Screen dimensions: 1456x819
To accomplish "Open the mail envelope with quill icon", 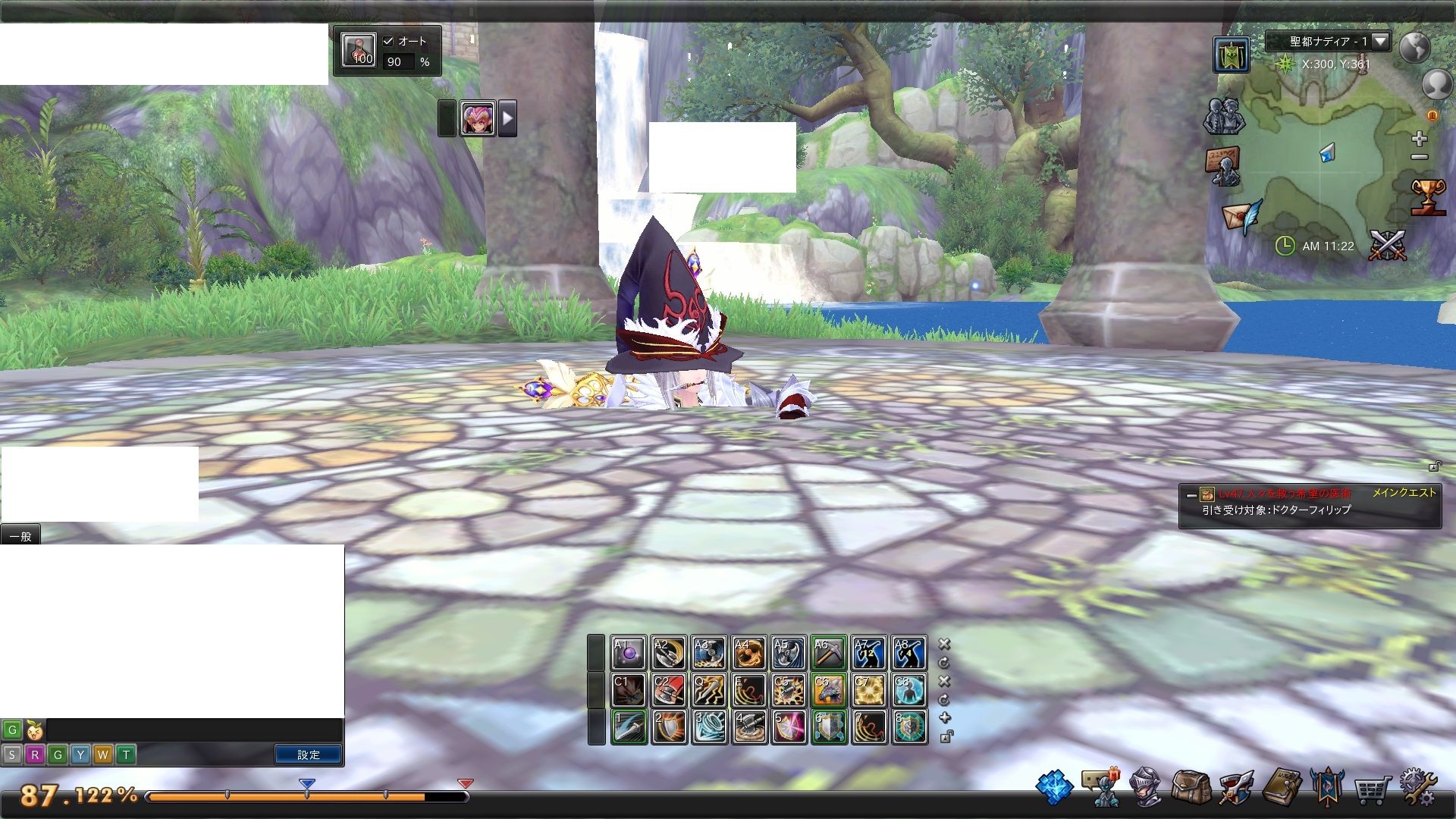I will click(x=1241, y=216).
